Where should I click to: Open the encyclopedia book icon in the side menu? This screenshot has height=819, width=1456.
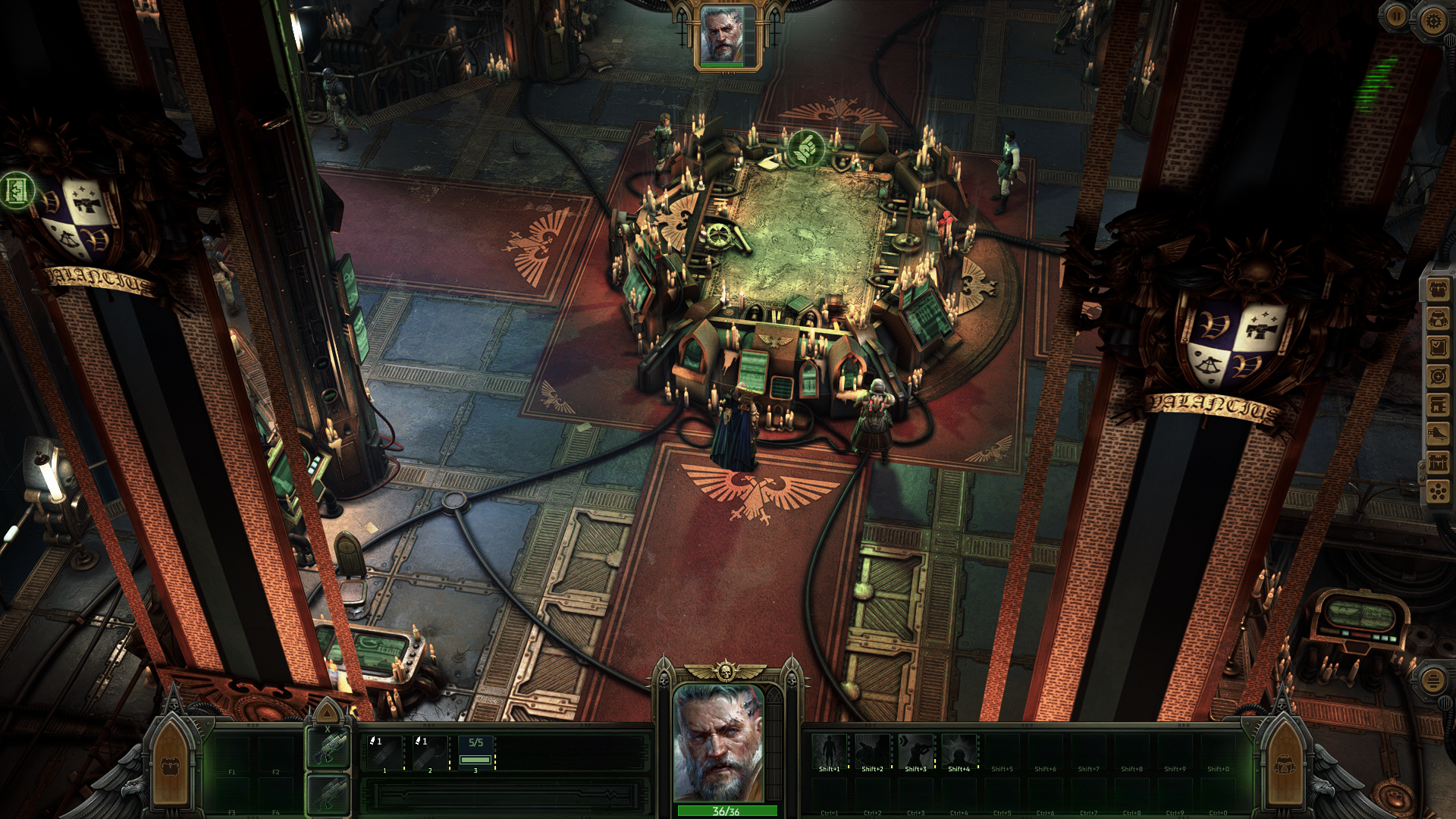(1438, 405)
